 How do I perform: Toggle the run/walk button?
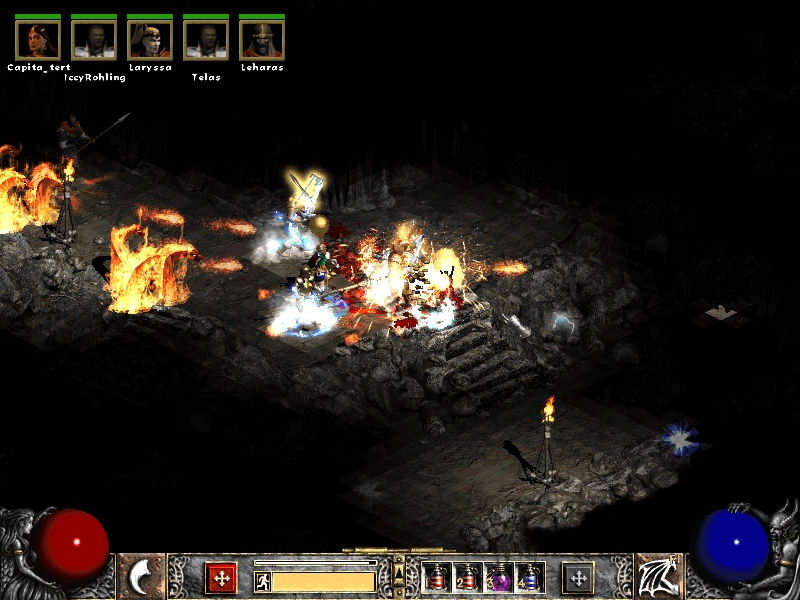[x=263, y=581]
